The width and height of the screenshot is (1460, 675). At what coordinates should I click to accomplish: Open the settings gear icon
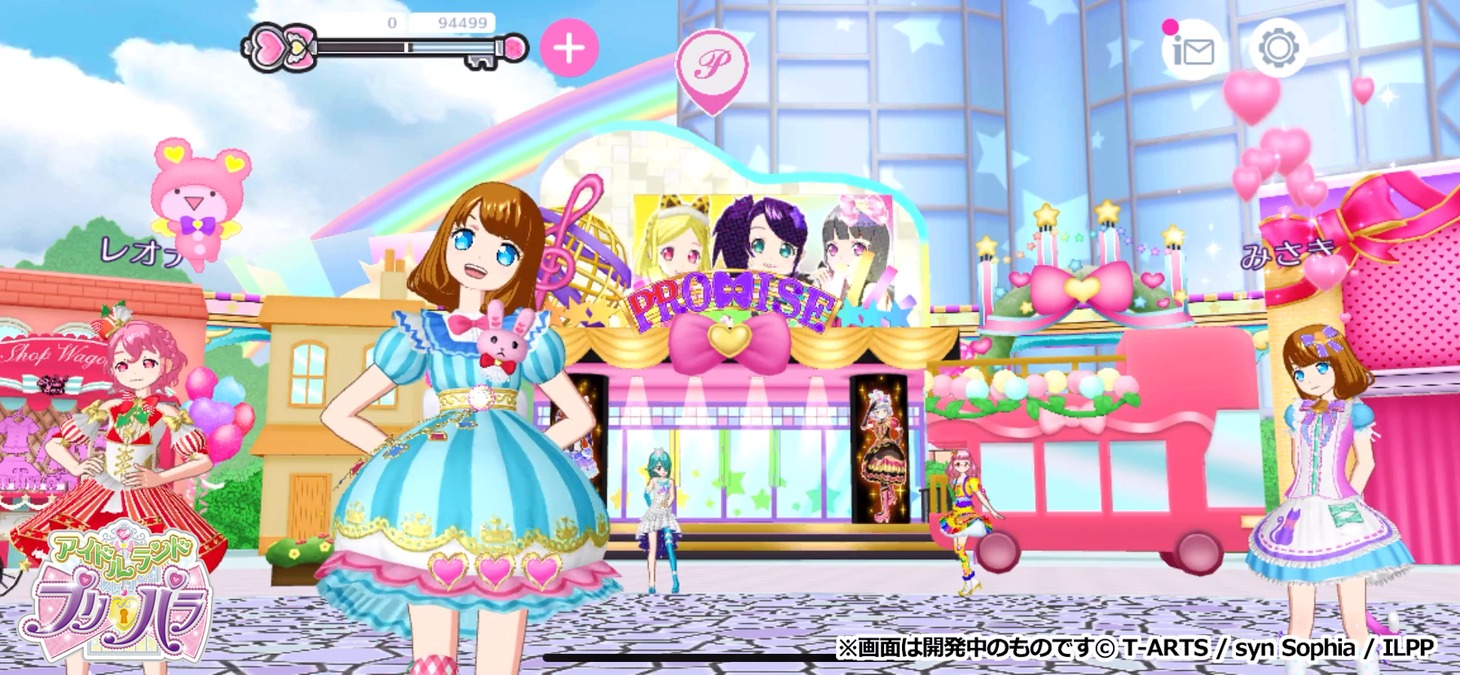[x=1278, y=48]
